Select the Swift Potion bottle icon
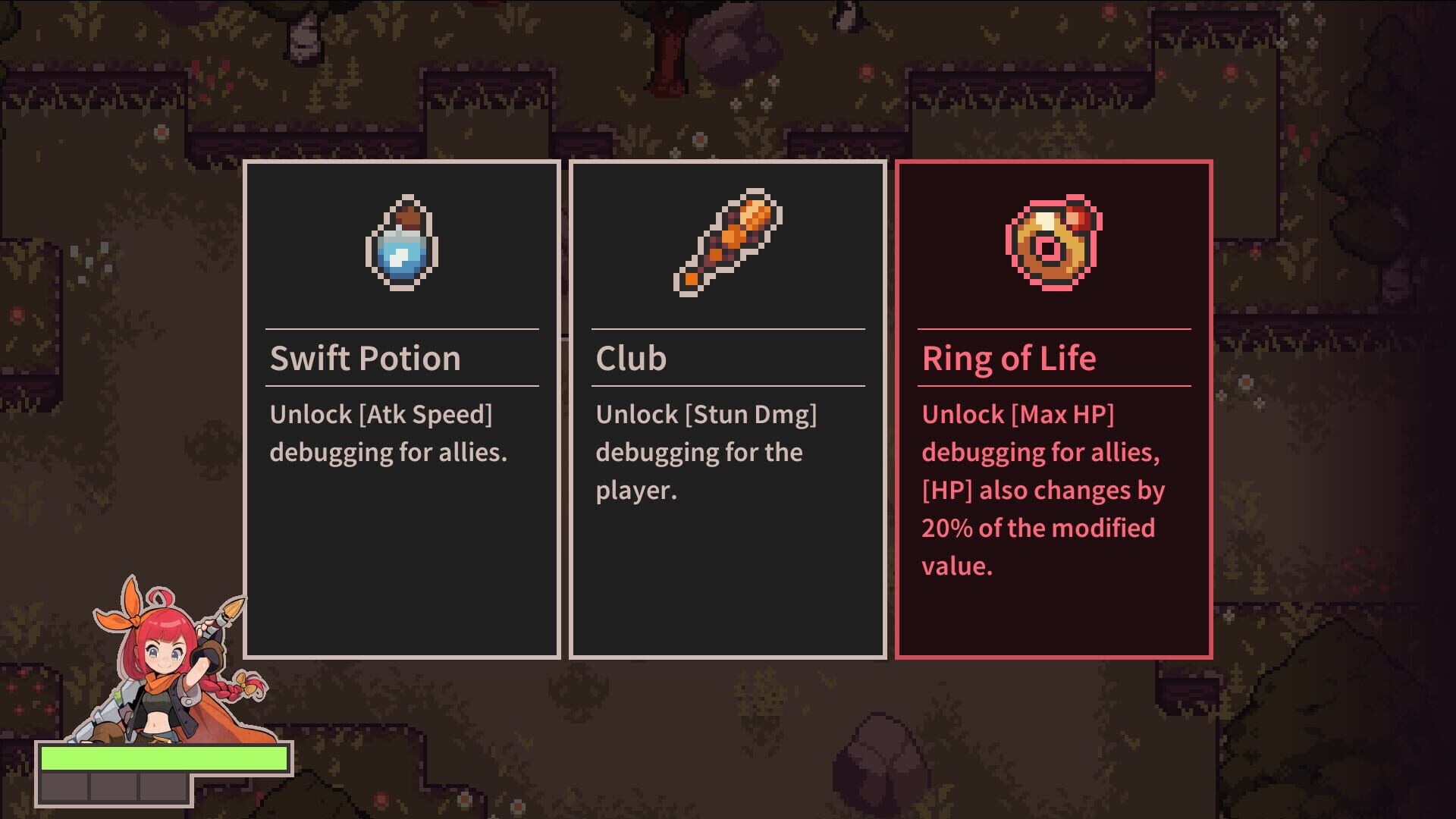Image resolution: width=1456 pixels, height=819 pixels. (x=400, y=244)
